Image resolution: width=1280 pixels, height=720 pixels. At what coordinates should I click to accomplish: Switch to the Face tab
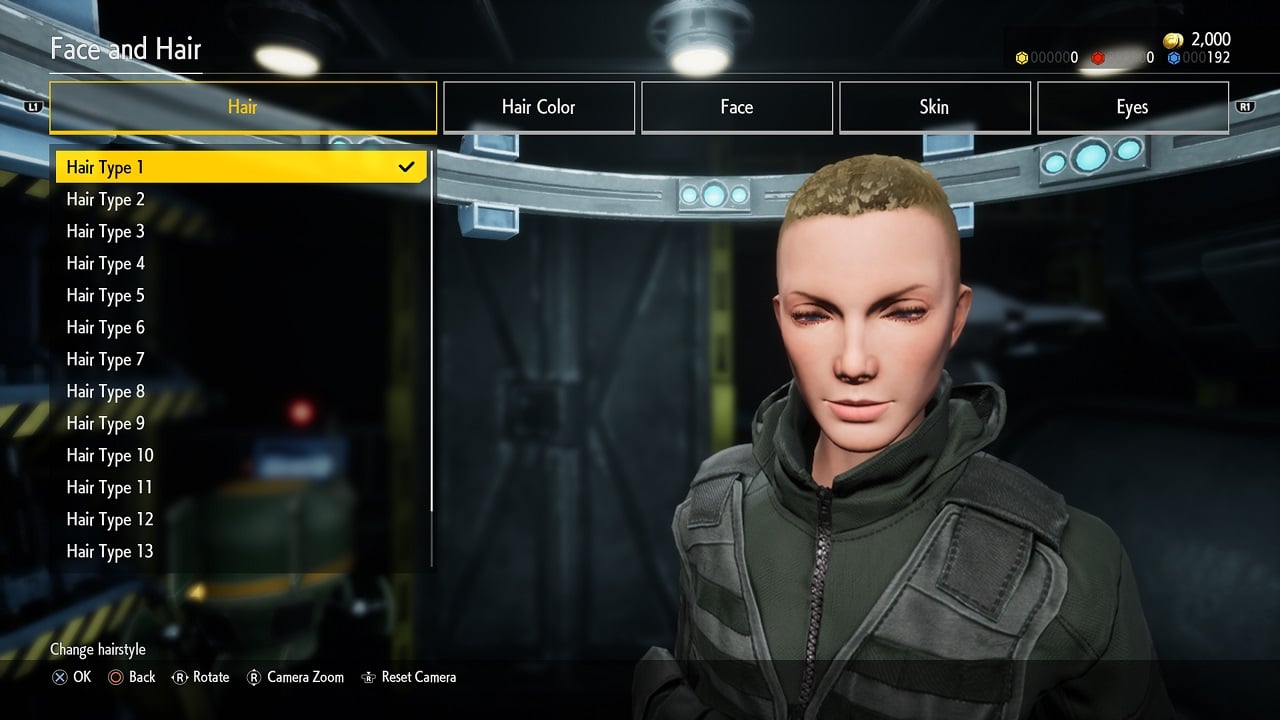pyautogui.click(x=737, y=107)
